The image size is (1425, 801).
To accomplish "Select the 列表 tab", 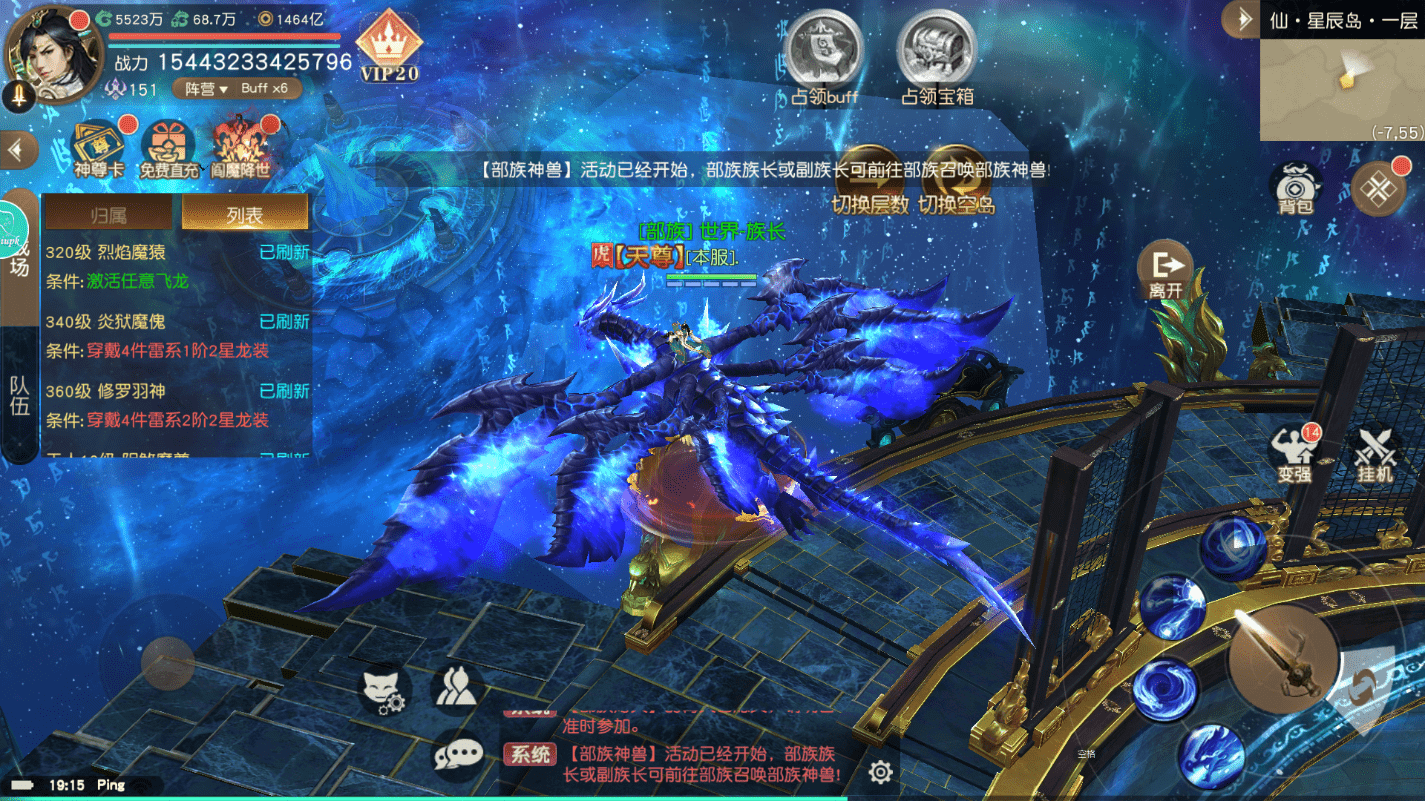I will 244,214.
